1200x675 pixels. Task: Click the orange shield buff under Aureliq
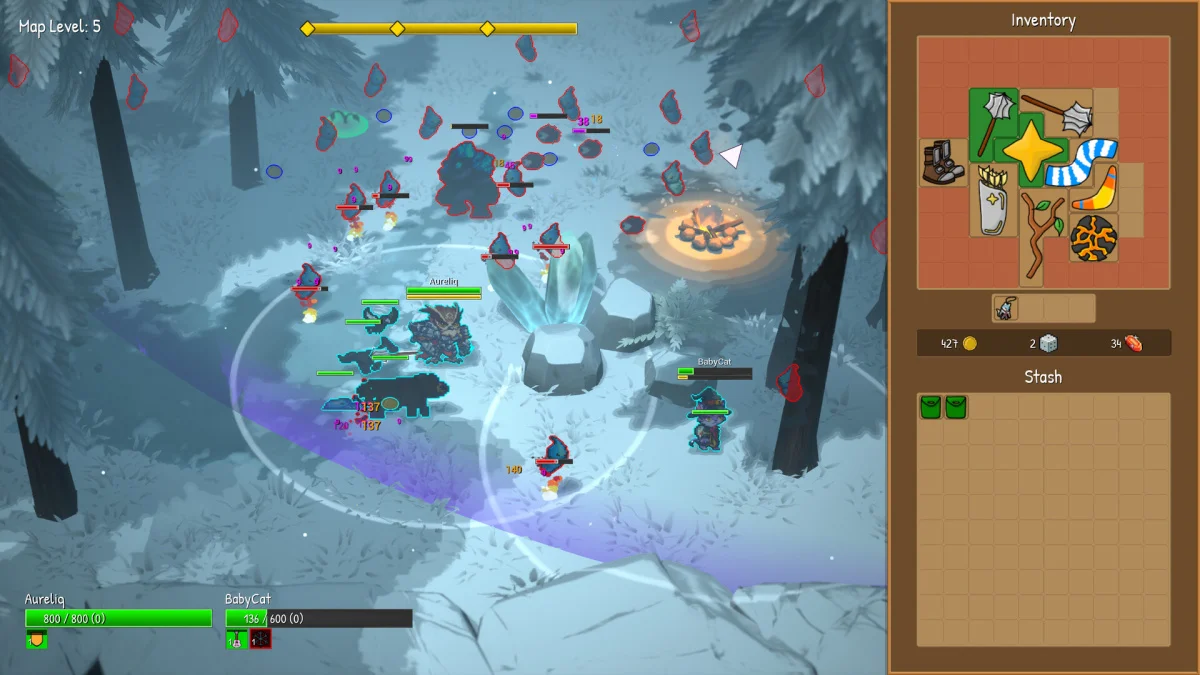[36, 638]
